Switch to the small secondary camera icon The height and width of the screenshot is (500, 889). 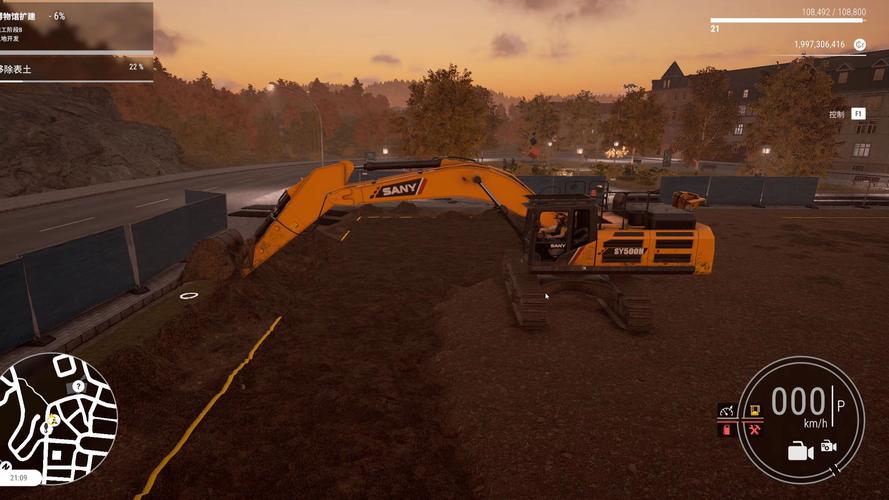tap(828, 446)
